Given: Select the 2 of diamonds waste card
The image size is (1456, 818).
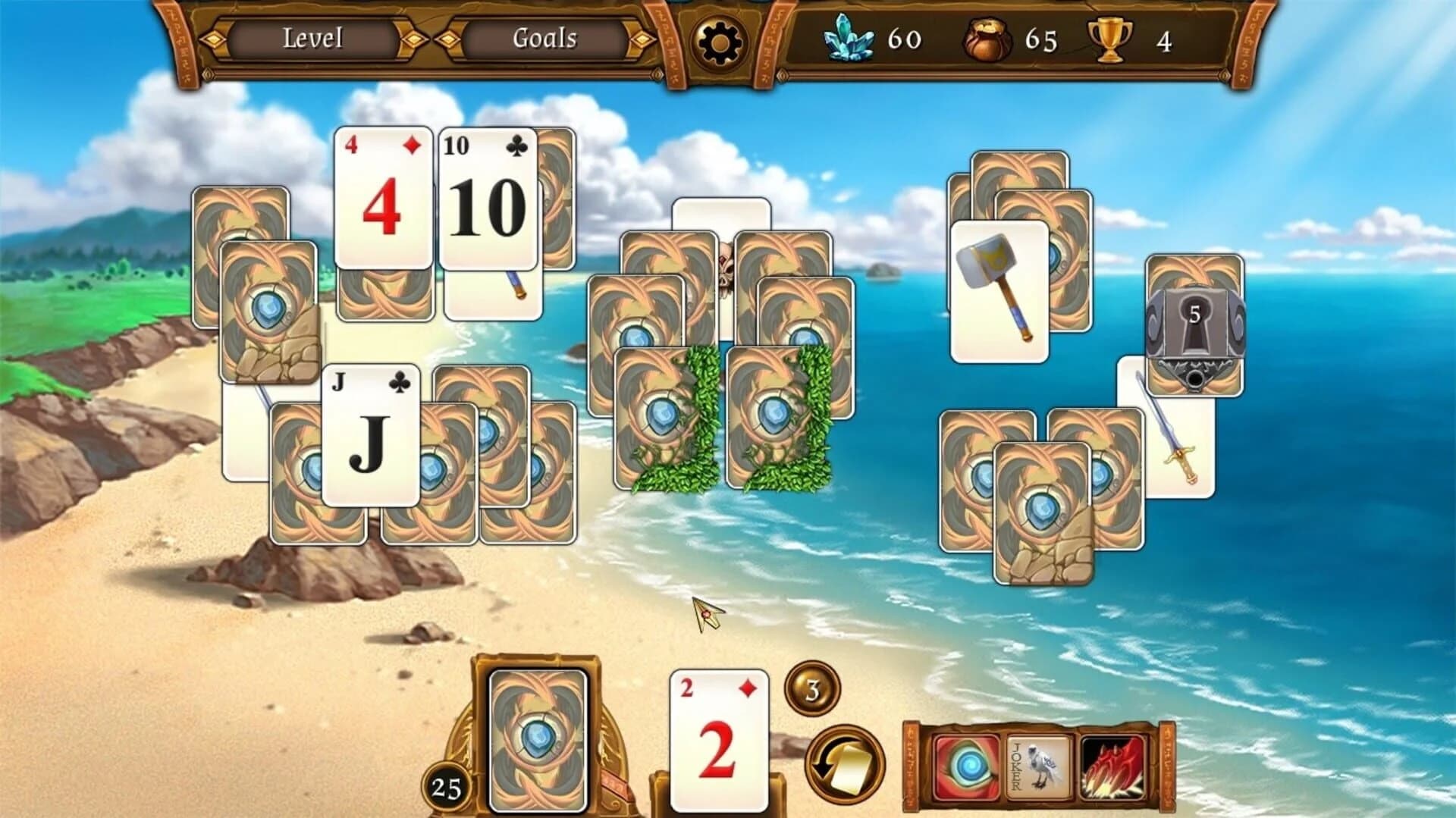Looking at the screenshot, I should tap(717, 739).
